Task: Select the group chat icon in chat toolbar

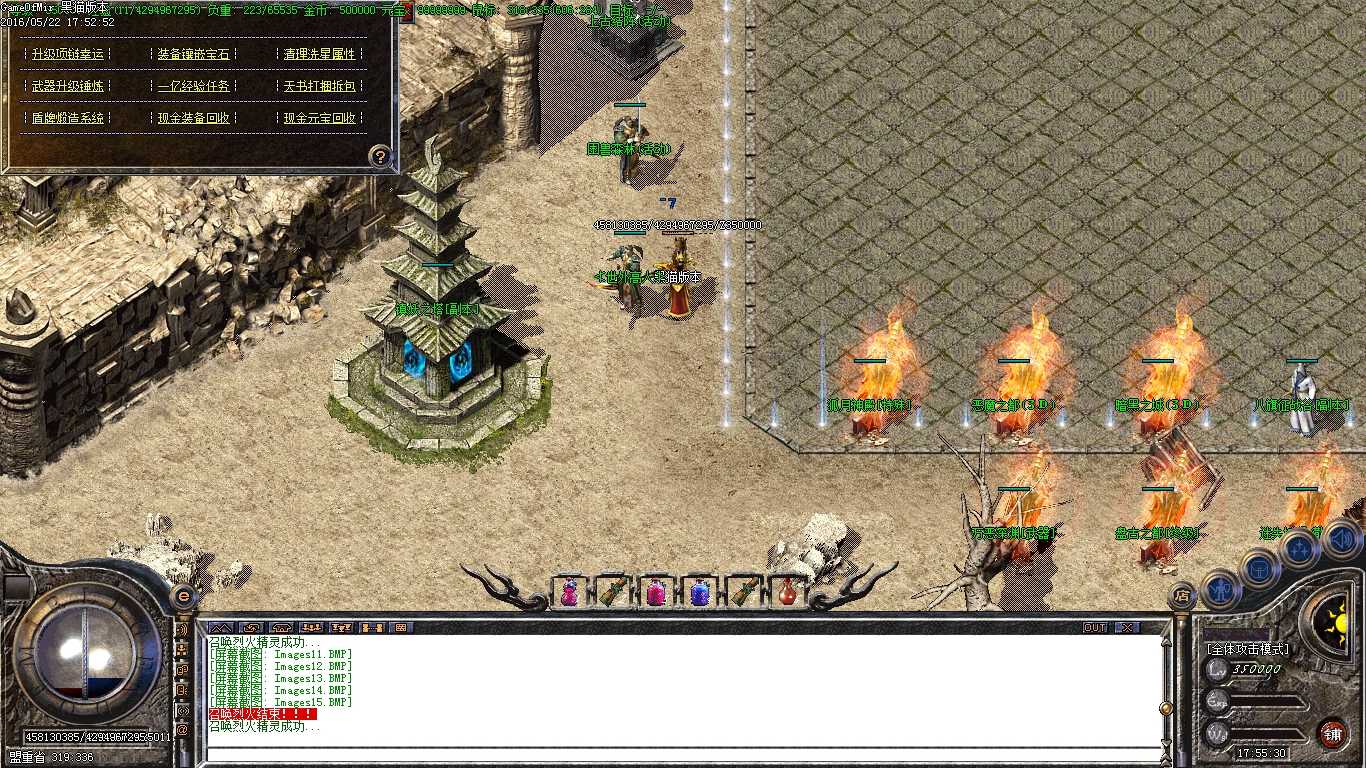Action: click(x=310, y=627)
